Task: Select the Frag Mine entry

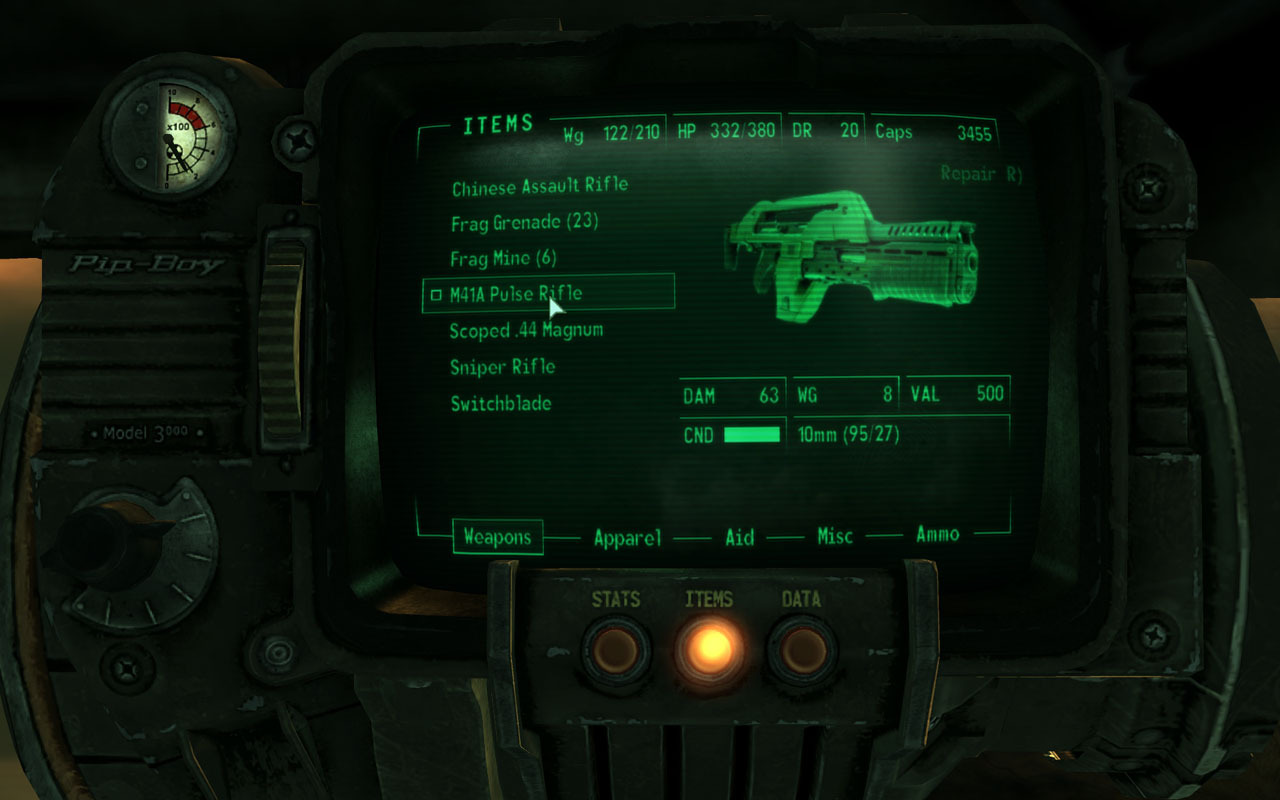Action: point(503,259)
